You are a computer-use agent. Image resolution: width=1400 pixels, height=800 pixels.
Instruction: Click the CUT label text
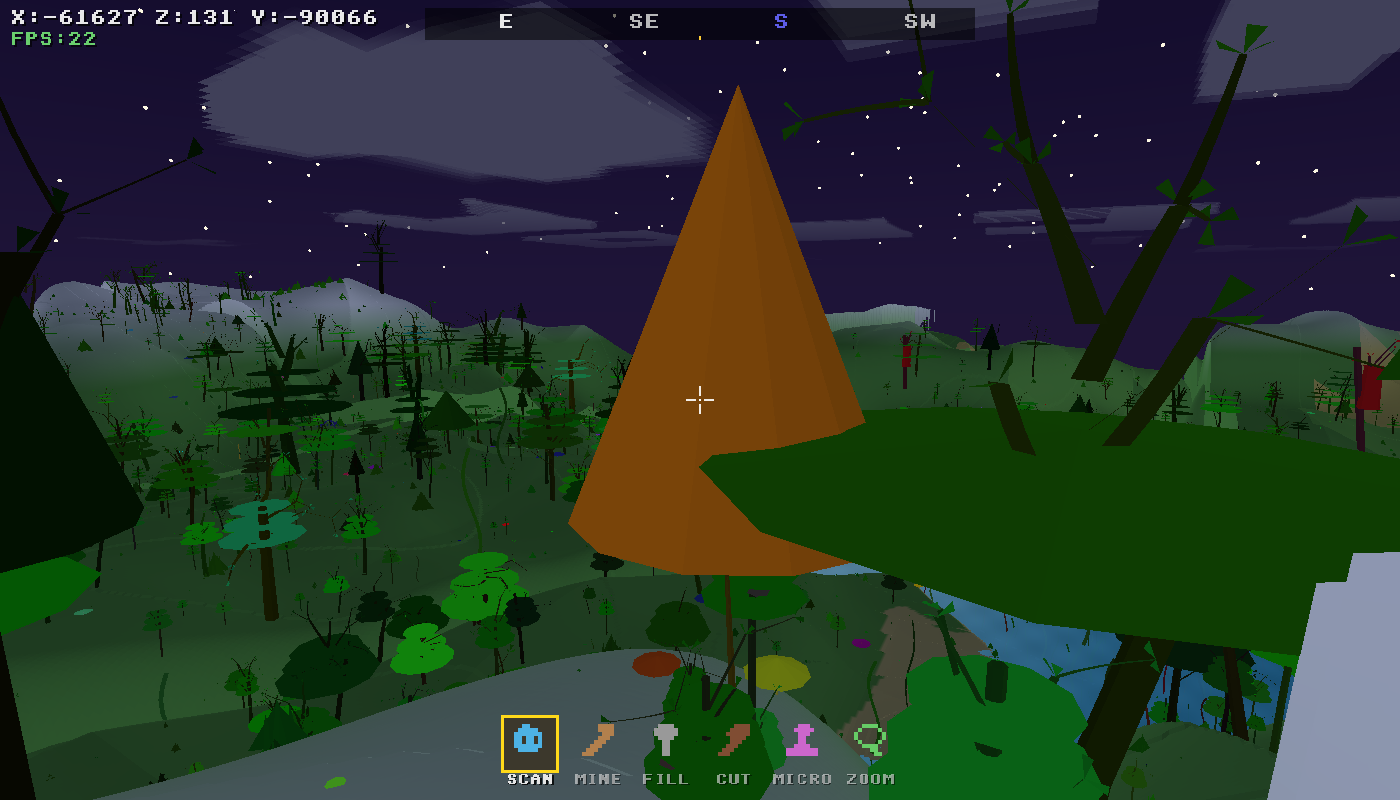tap(735, 778)
